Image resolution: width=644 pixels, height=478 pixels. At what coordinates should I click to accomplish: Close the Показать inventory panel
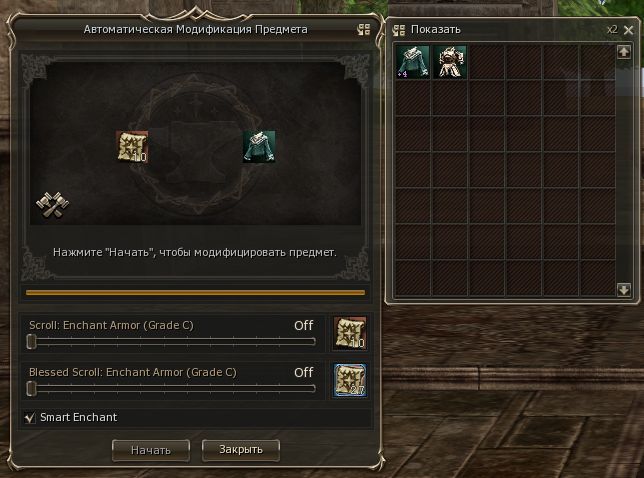pos(628,29)
